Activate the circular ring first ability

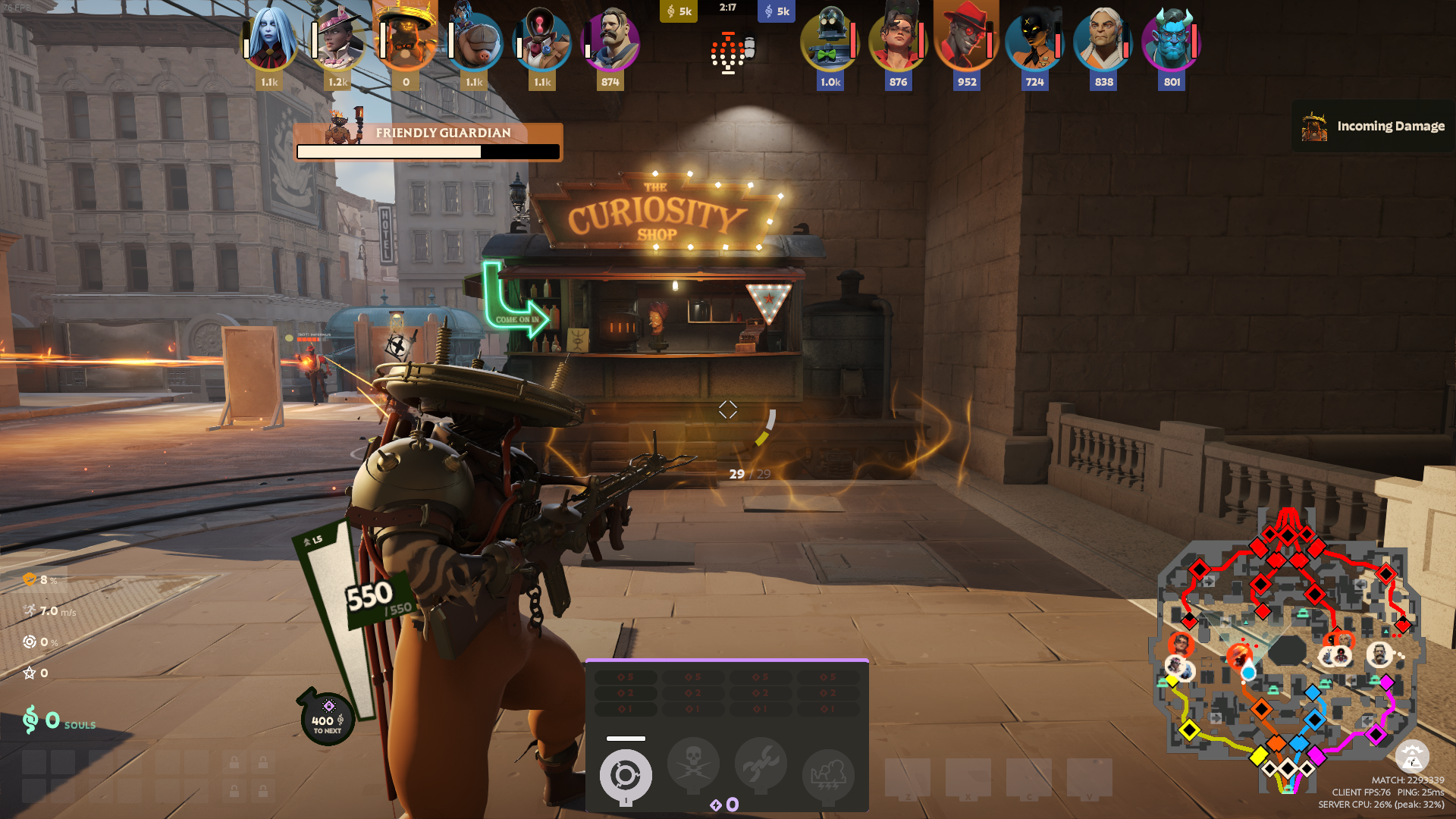626,775
